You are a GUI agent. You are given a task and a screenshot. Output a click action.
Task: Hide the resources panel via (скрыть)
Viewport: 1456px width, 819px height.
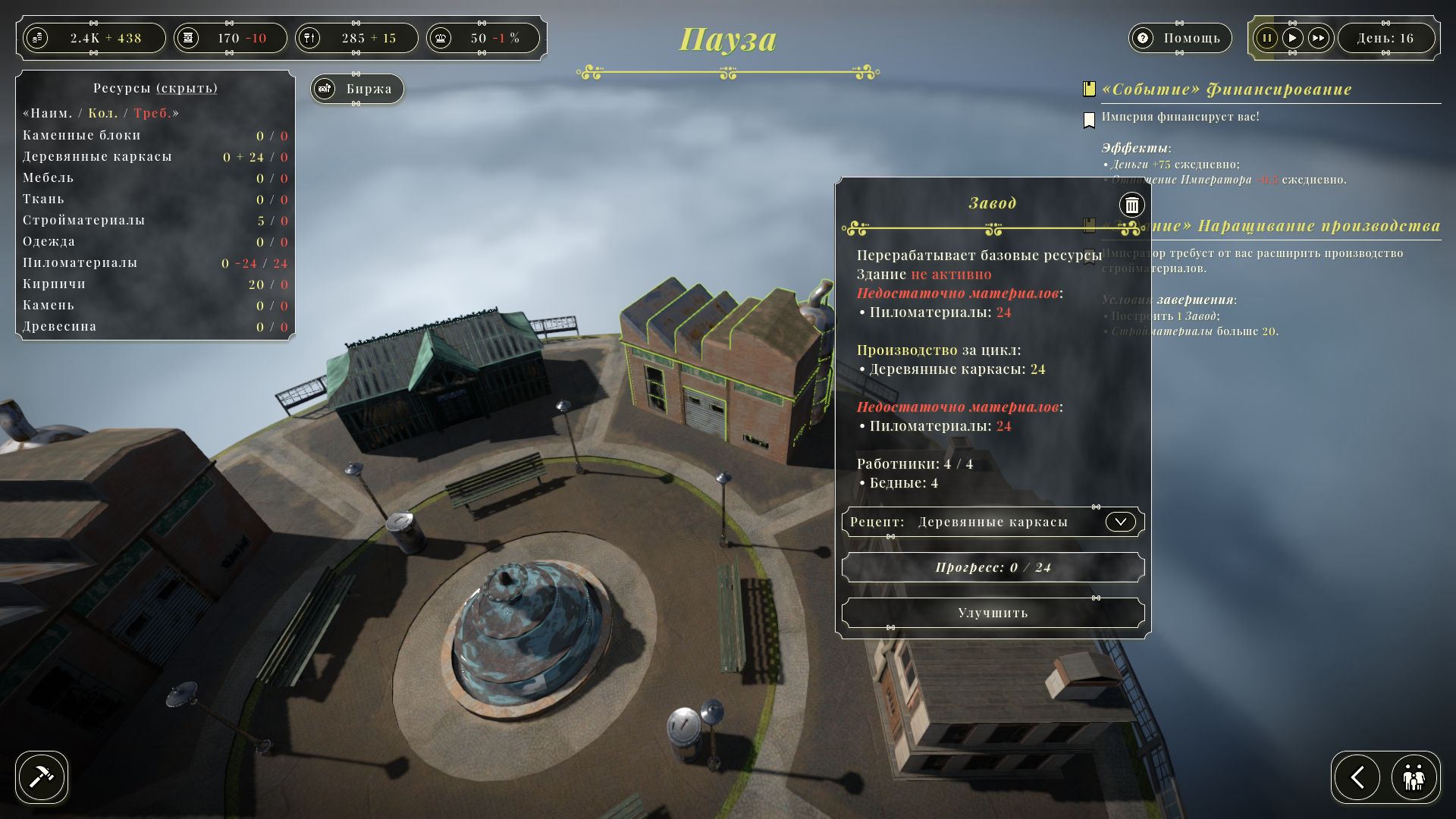[187, 88]
